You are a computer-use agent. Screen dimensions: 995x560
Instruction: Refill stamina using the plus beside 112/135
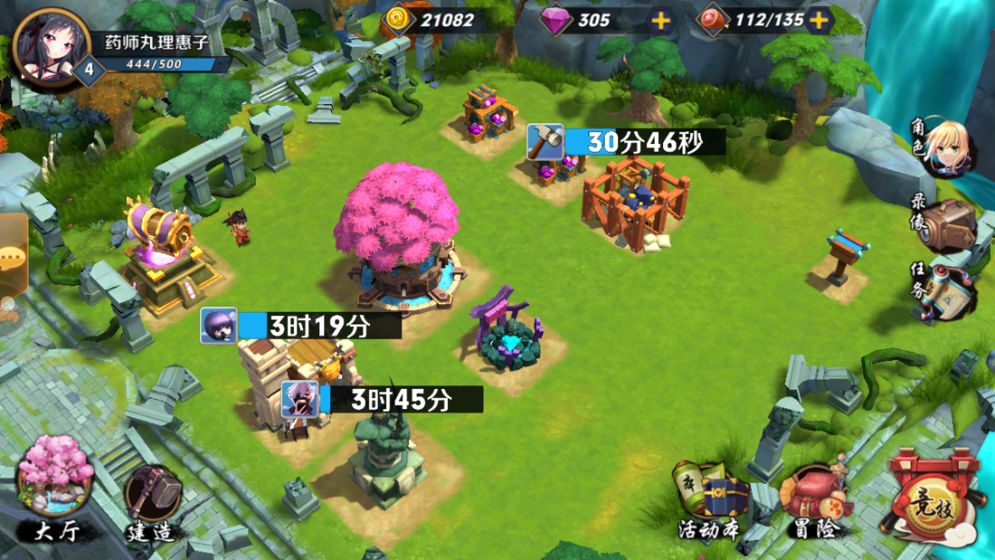point(819,20)
